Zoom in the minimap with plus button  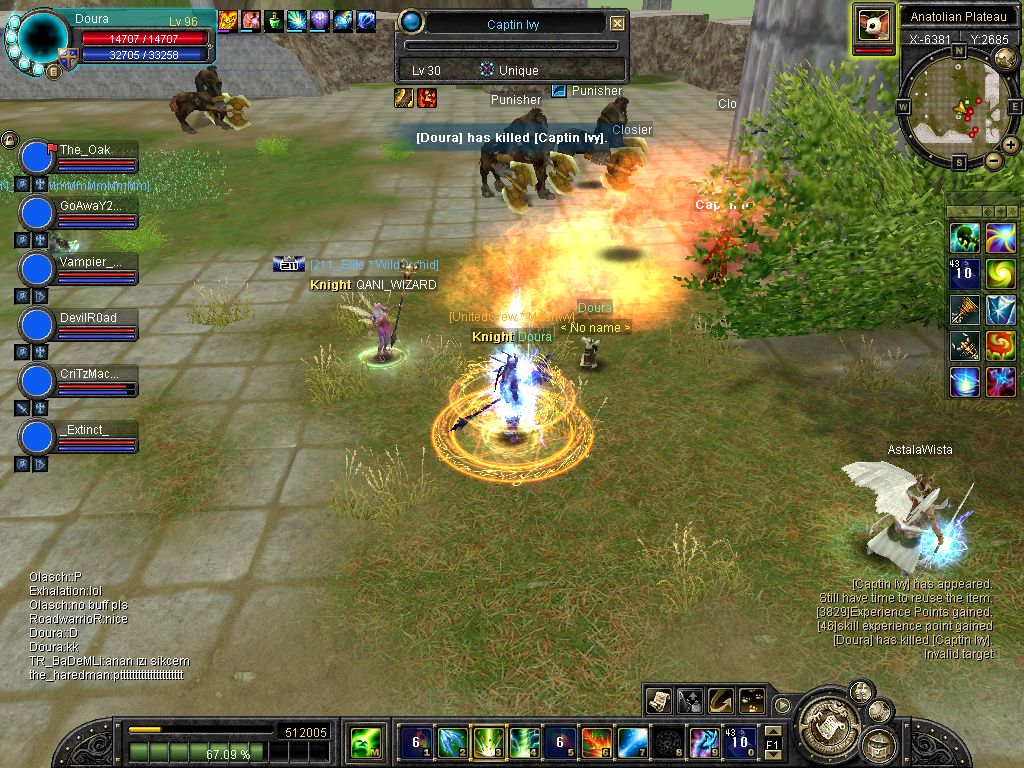coord(1011,145)
